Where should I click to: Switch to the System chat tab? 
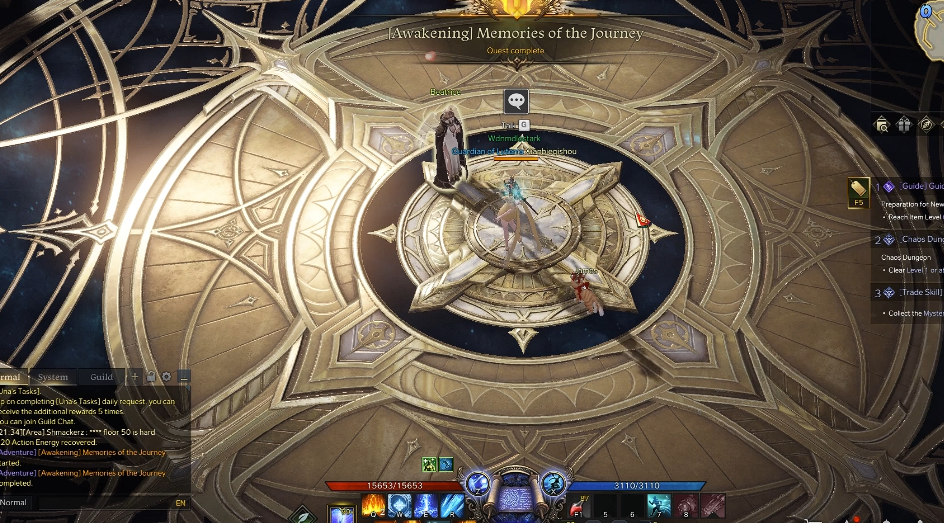pos(53,377)
